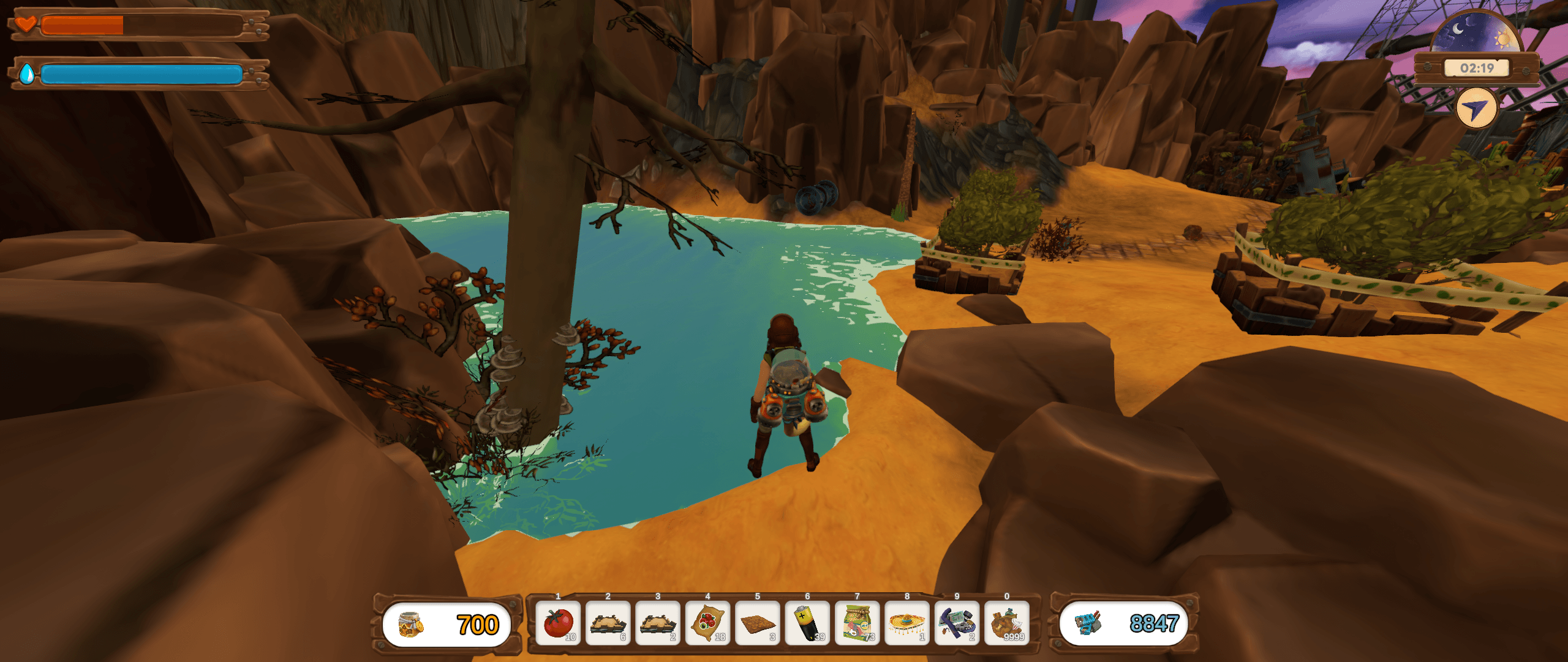The height and width of the screenshot is (662, 1568).
Task: Choose the scrap pile slot with 9999
Action: (x=1007, y=623)
